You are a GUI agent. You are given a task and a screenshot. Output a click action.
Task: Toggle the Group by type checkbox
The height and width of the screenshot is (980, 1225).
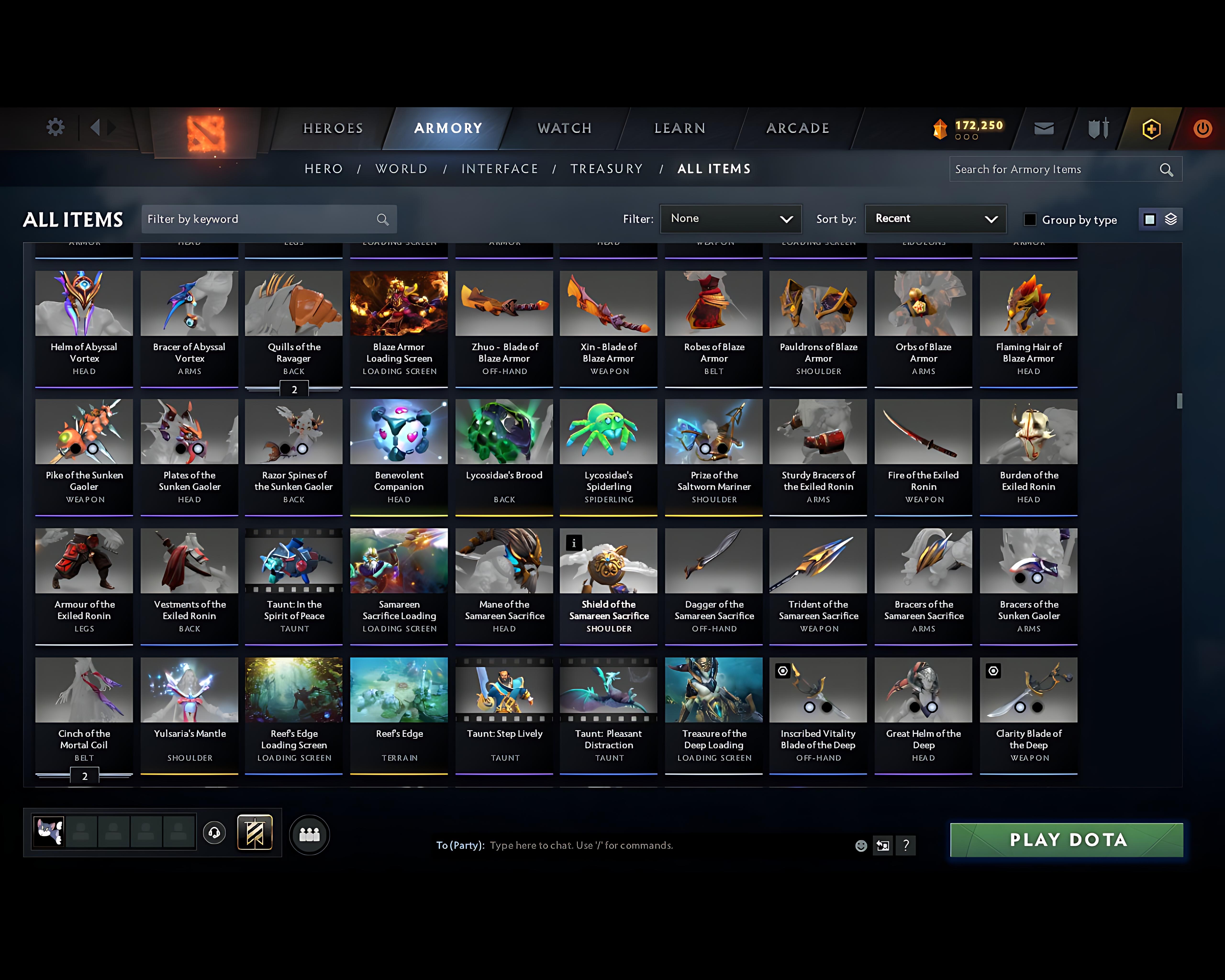click(1030, 219)
